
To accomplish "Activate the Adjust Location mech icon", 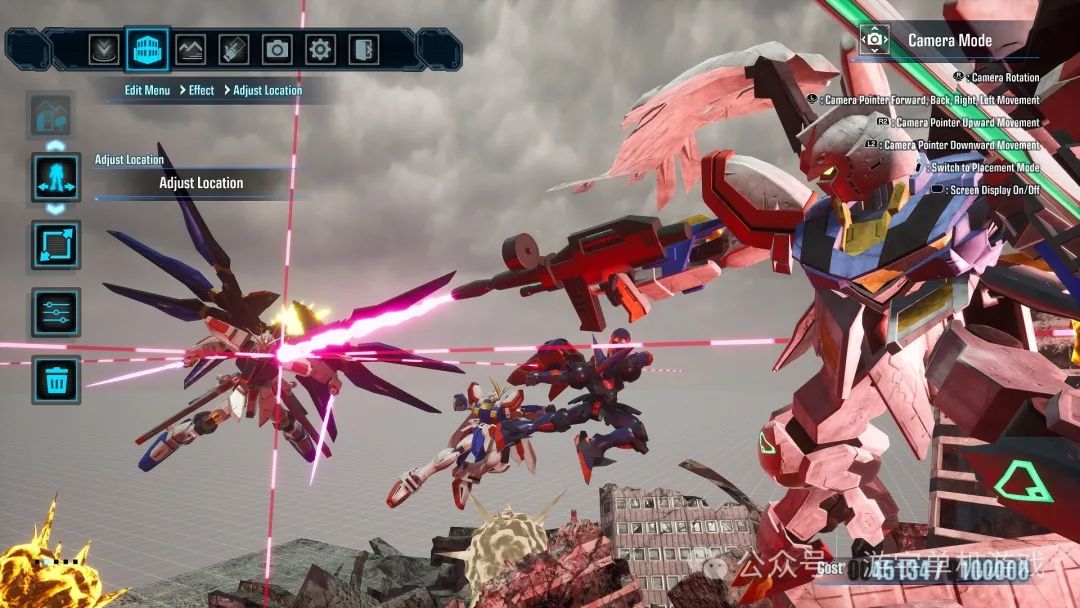I will tap(56, 177).
